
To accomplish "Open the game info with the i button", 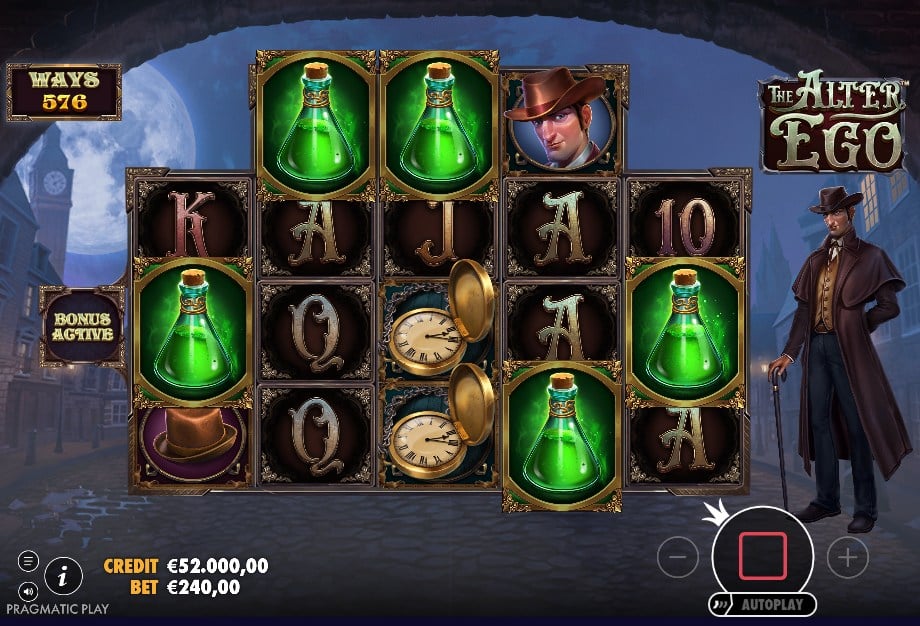I will 64,575.
